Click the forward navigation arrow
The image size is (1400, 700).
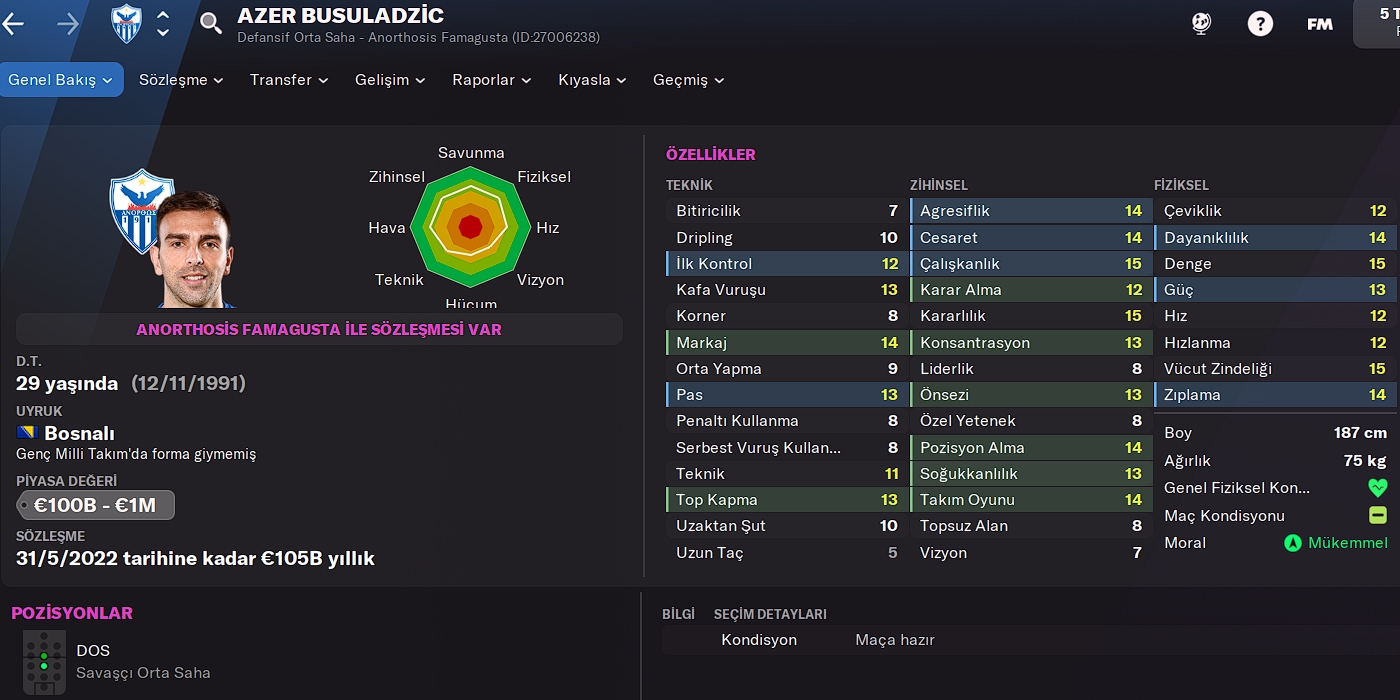68,24
